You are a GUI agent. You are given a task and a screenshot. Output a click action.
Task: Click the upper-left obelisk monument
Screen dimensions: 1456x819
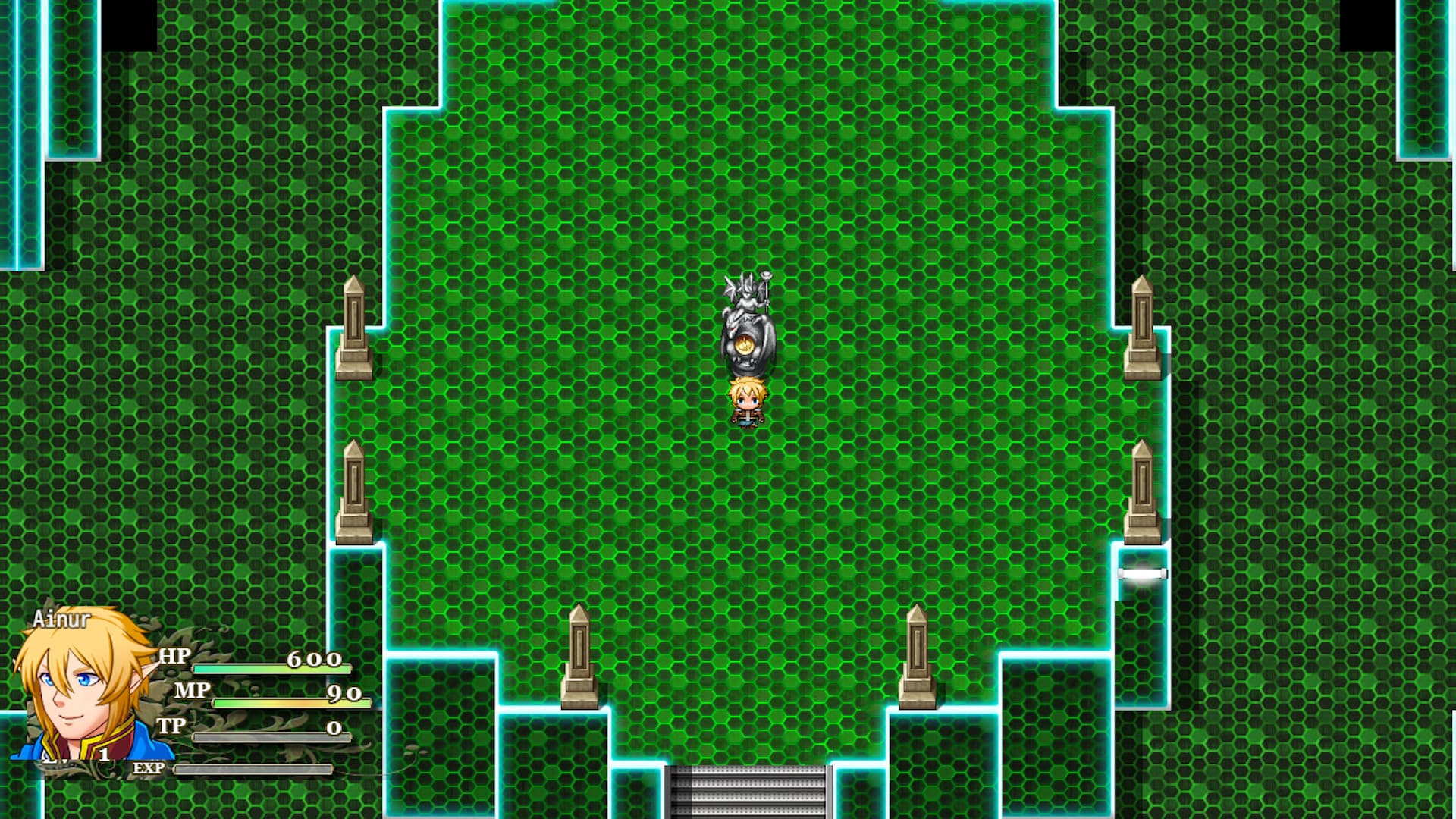(353, 326)
